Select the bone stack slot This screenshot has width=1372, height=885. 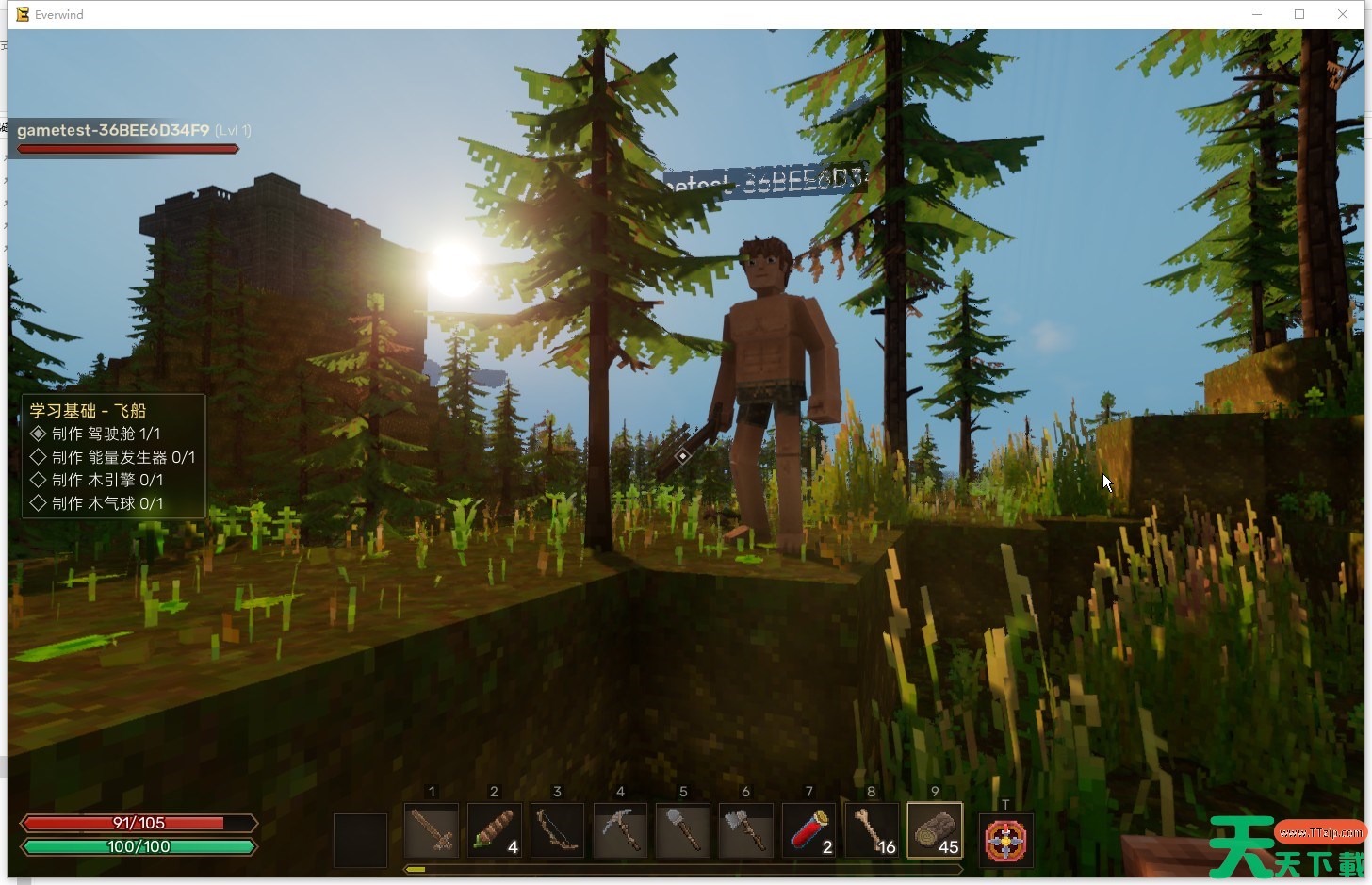(872, 830)
